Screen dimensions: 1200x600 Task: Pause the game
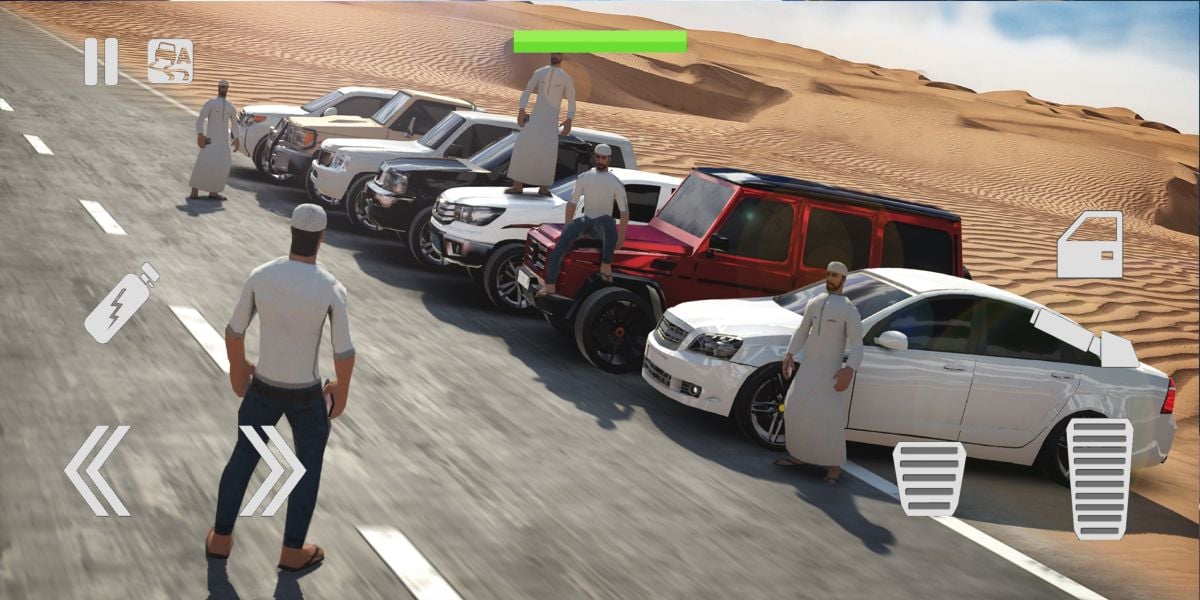tap(100, 61)
